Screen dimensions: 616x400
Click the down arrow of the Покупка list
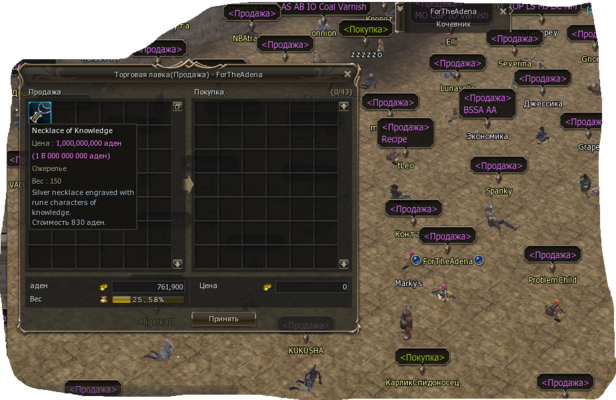tap(344, 264)
